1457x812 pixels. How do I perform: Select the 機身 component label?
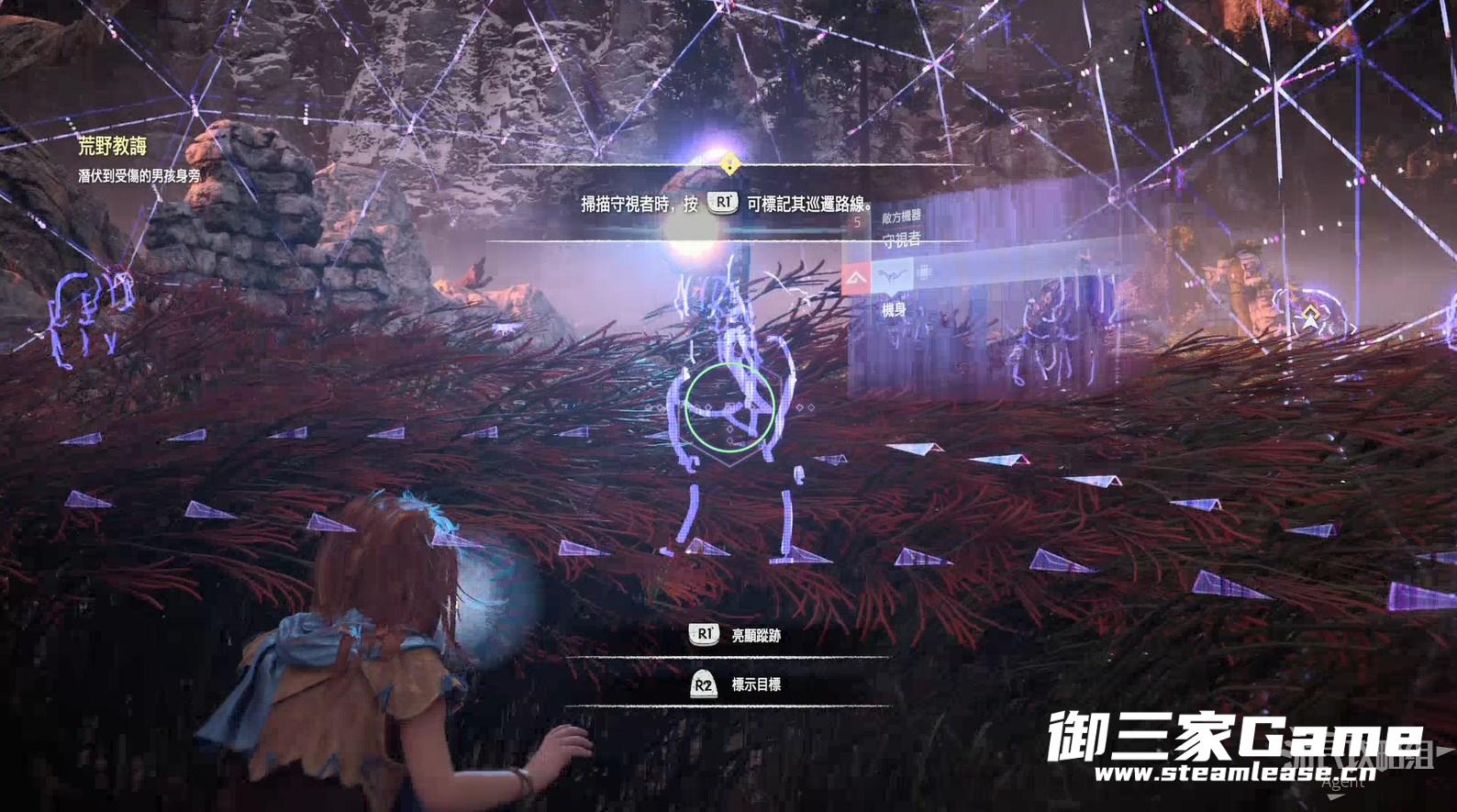(894, 310)
